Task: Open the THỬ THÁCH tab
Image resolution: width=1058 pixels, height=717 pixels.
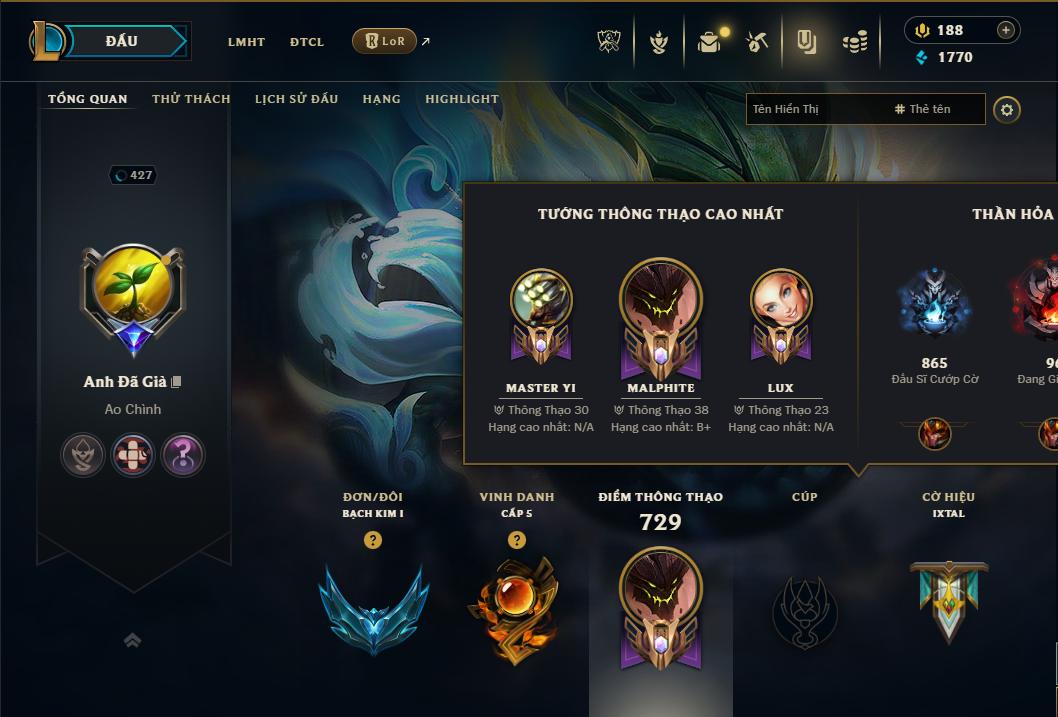Action: pyautogui.click(x=191, y=99)
